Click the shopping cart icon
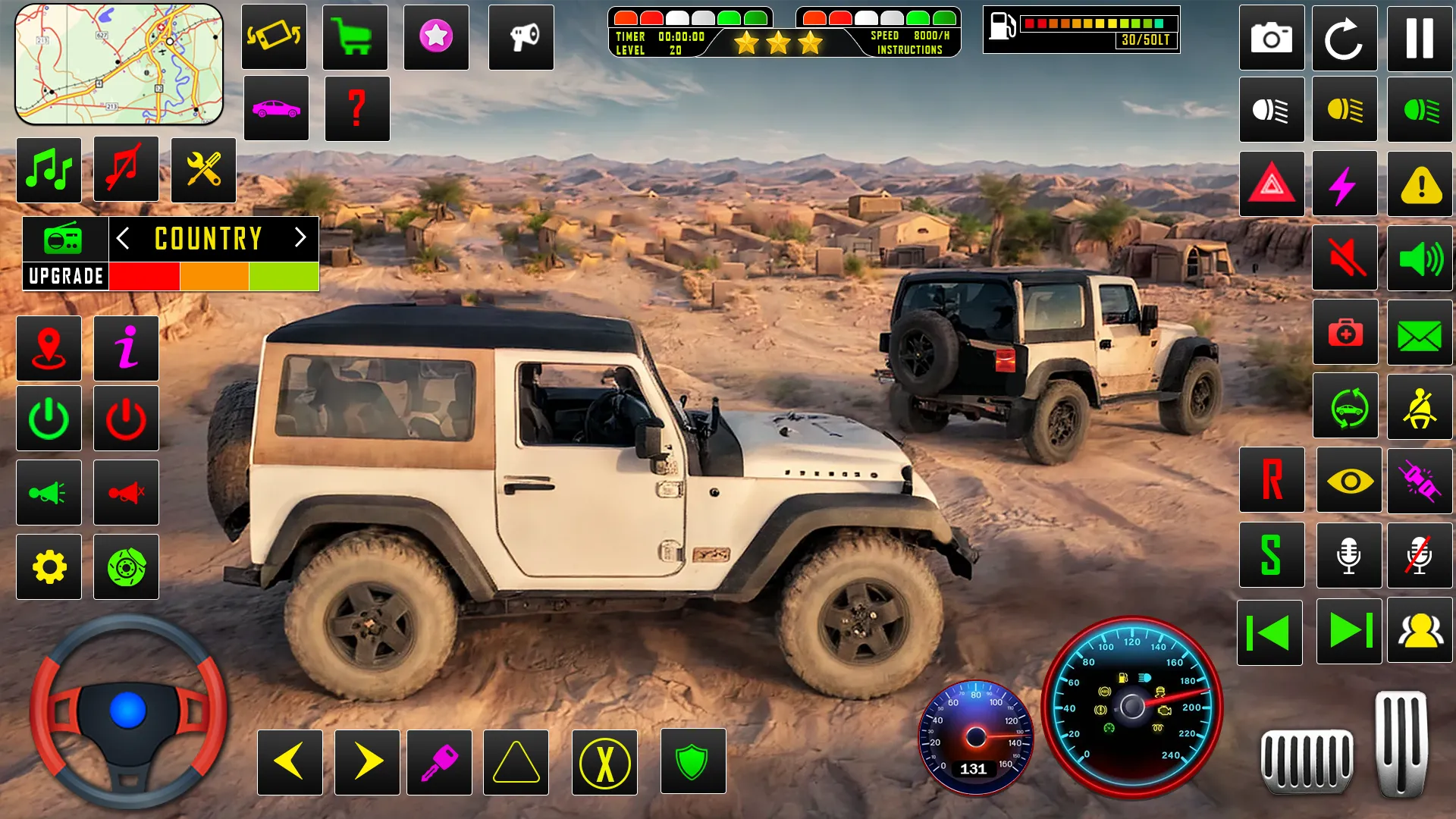The image size is (1456, 819). 355,38
